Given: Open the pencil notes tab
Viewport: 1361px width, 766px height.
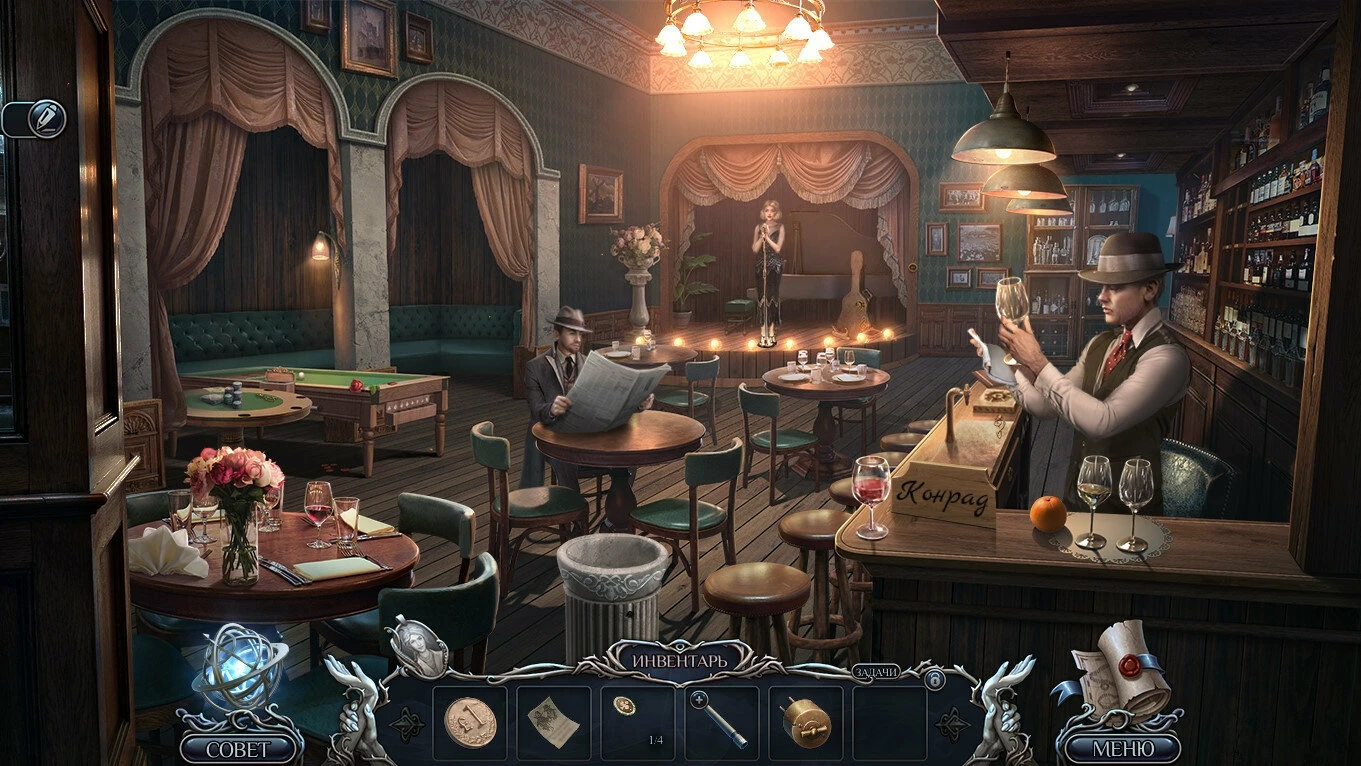Looking at the screenshot, I should click(x=46, y=119).
